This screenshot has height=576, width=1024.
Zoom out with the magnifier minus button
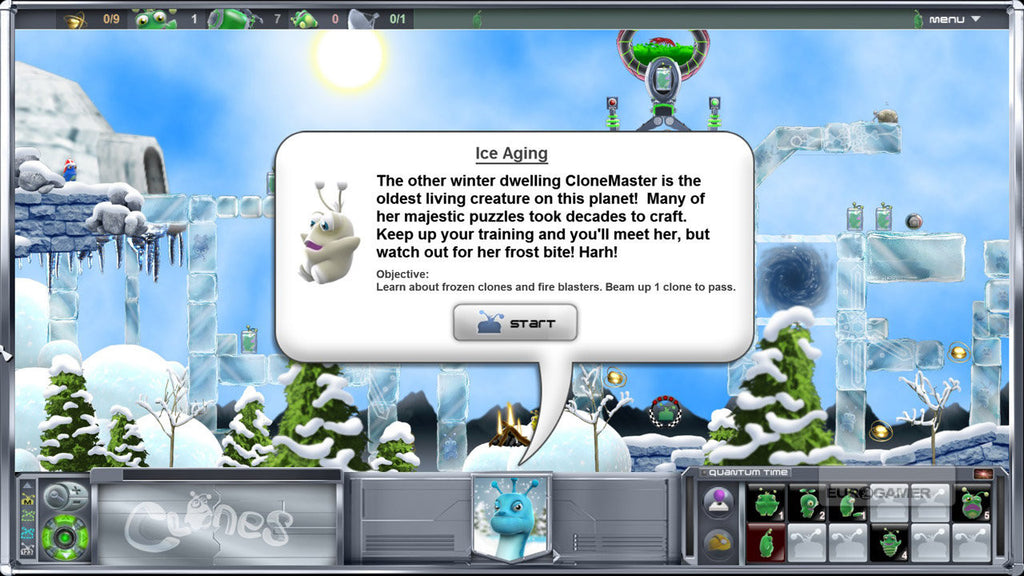76,502
